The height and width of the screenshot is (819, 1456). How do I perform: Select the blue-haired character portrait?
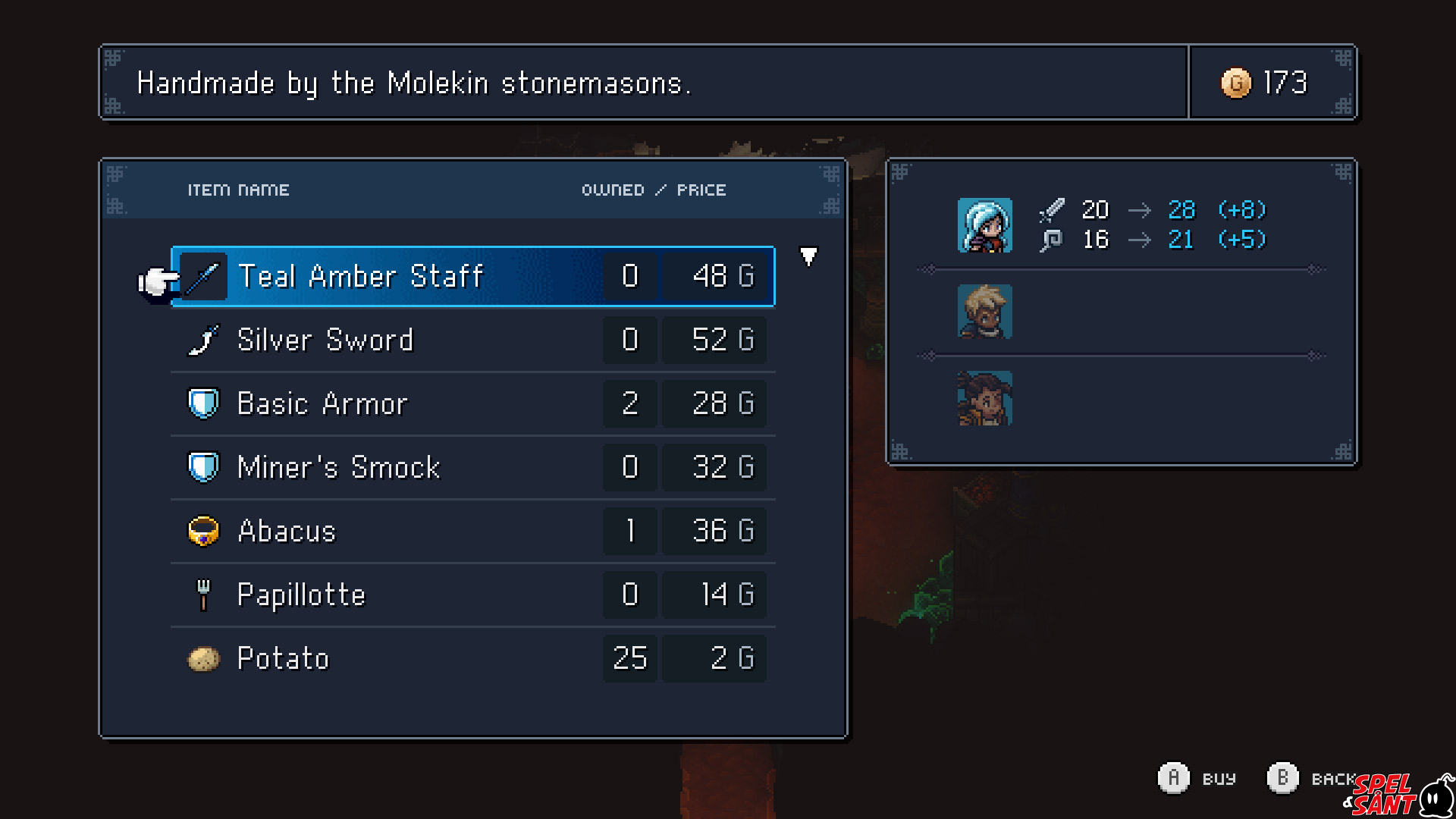tap(984, 226)
